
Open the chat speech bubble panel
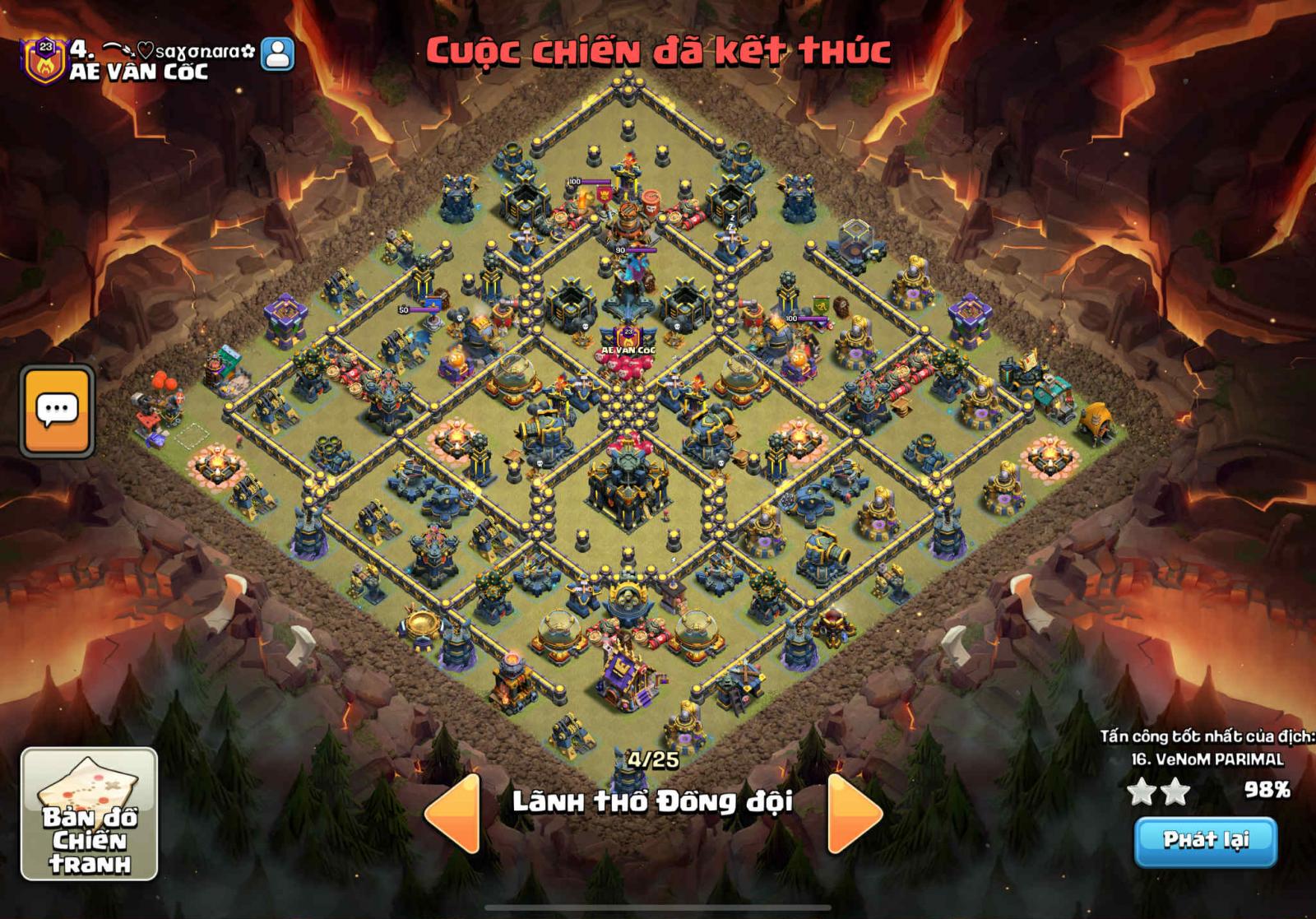coord(57,410)
